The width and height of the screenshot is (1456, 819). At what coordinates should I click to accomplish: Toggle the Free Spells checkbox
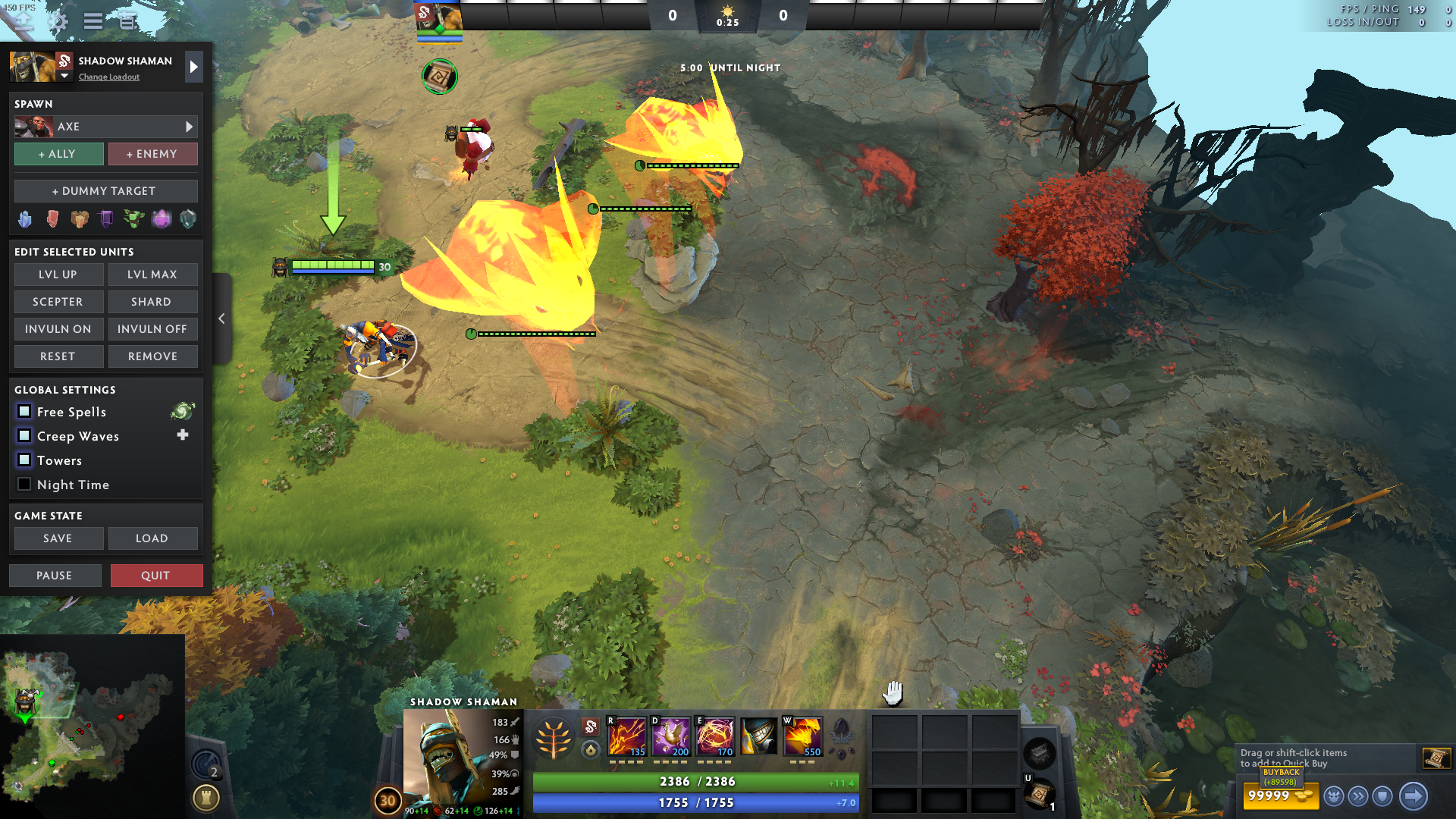24,412
